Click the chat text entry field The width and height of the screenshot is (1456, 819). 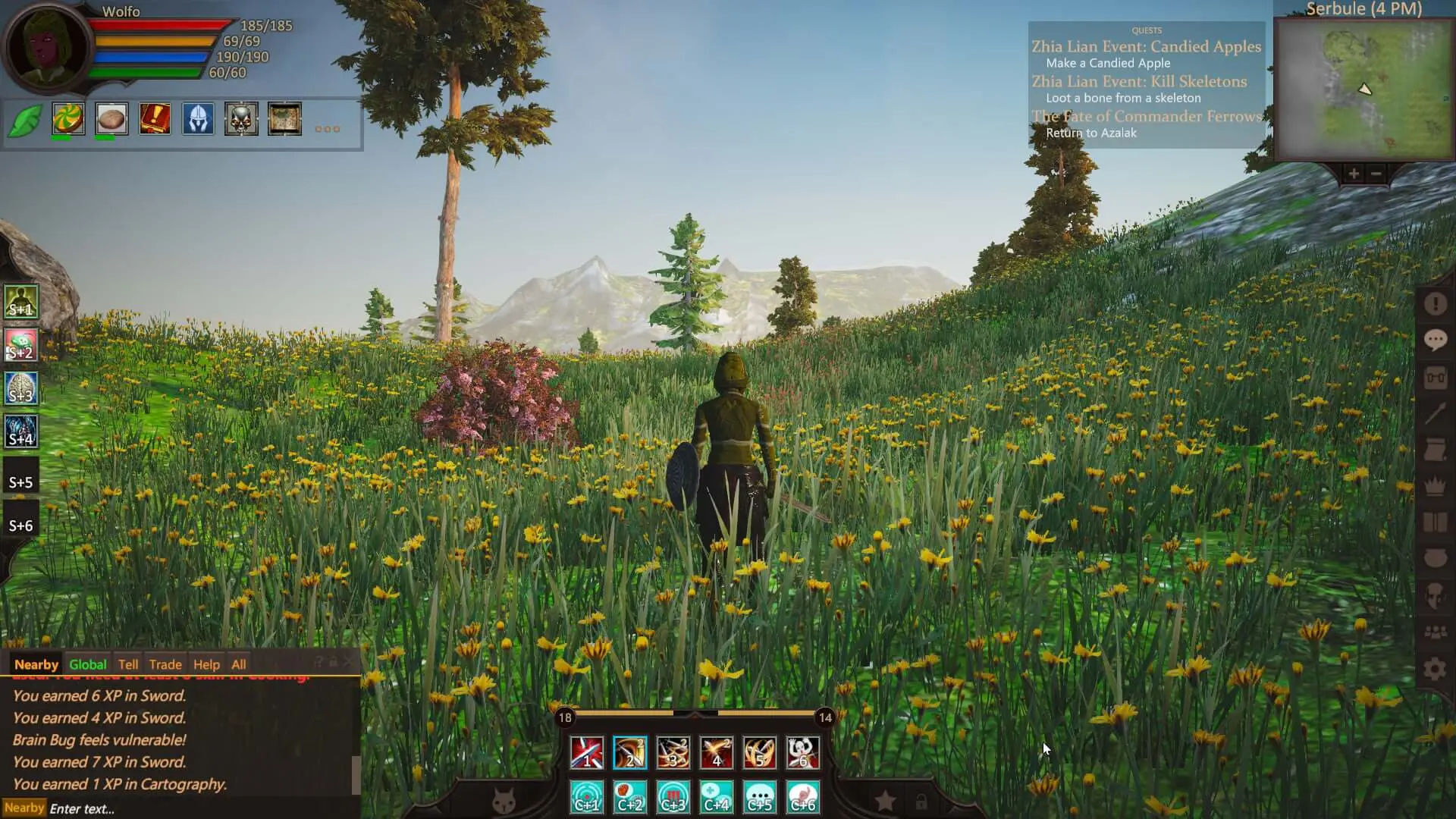(x=197, y=808)
